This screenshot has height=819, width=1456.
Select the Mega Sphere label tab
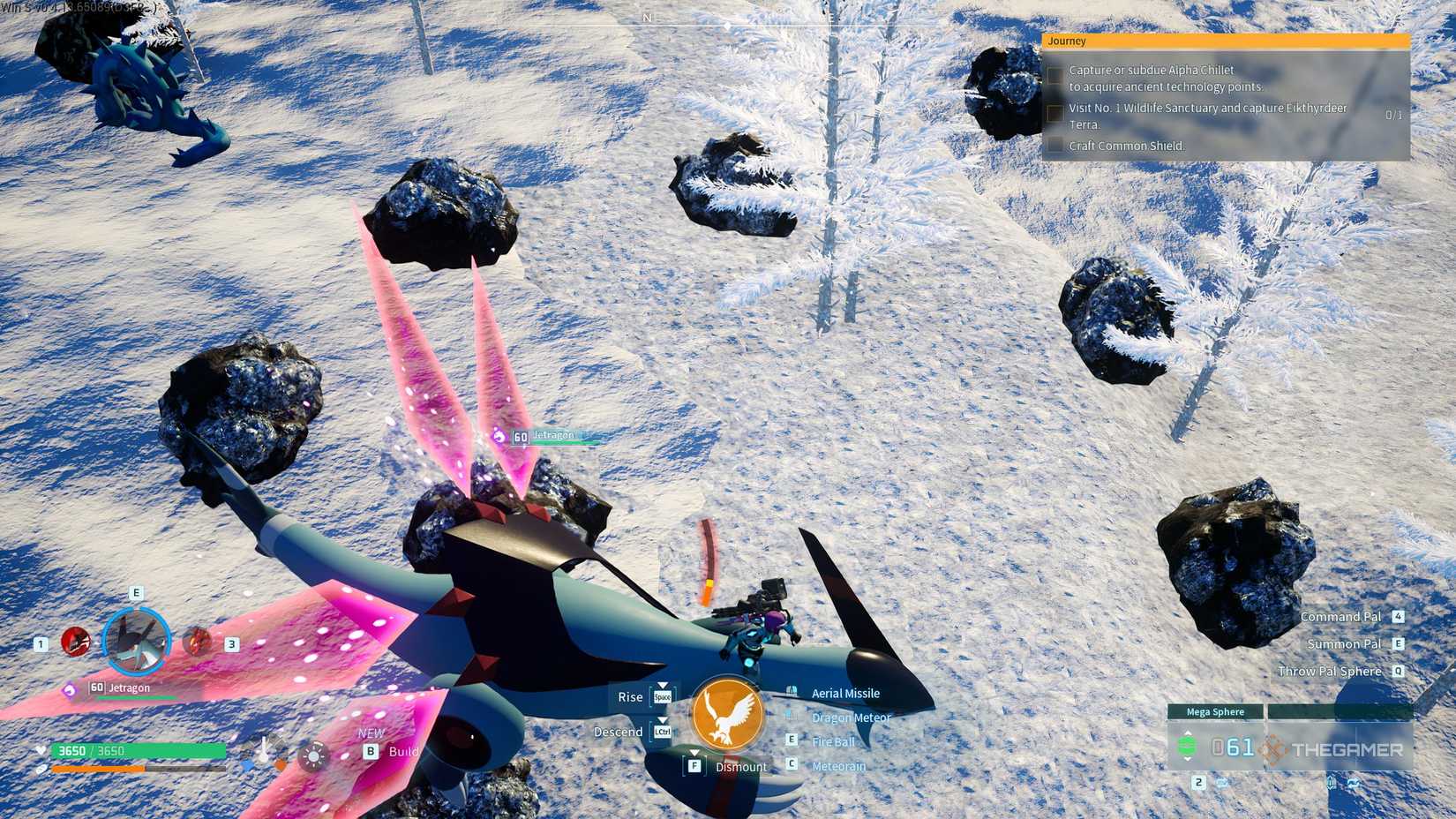point(1214,711)
